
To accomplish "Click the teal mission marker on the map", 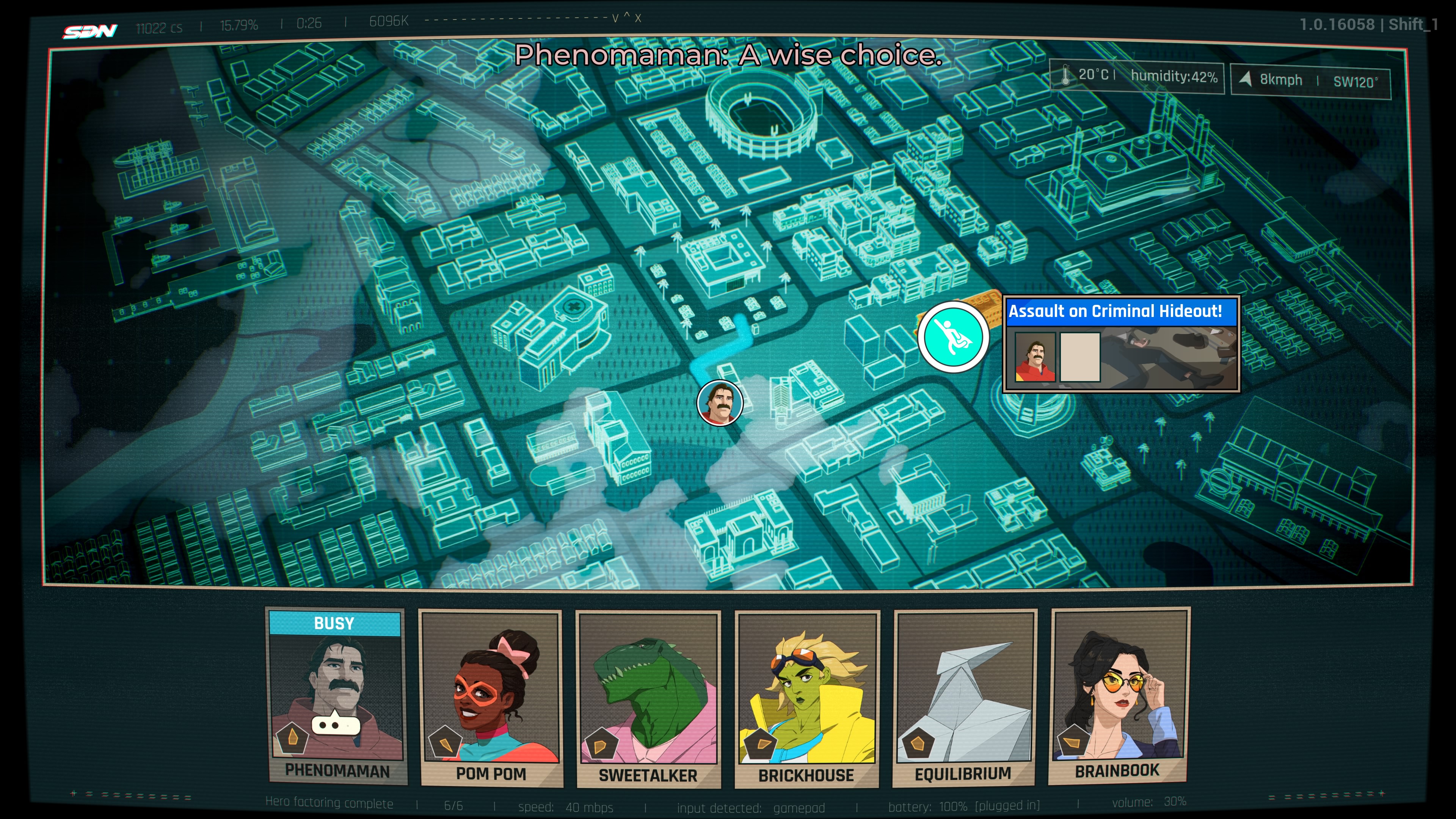I will [x=953, y=337].
